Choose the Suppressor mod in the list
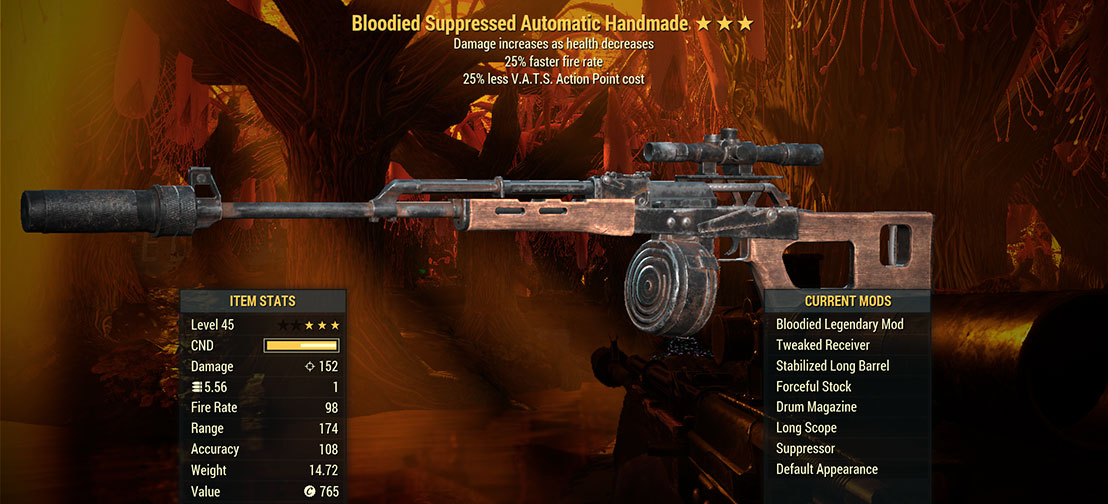Screen dimensions: 1108x504 tap(805, 449)
